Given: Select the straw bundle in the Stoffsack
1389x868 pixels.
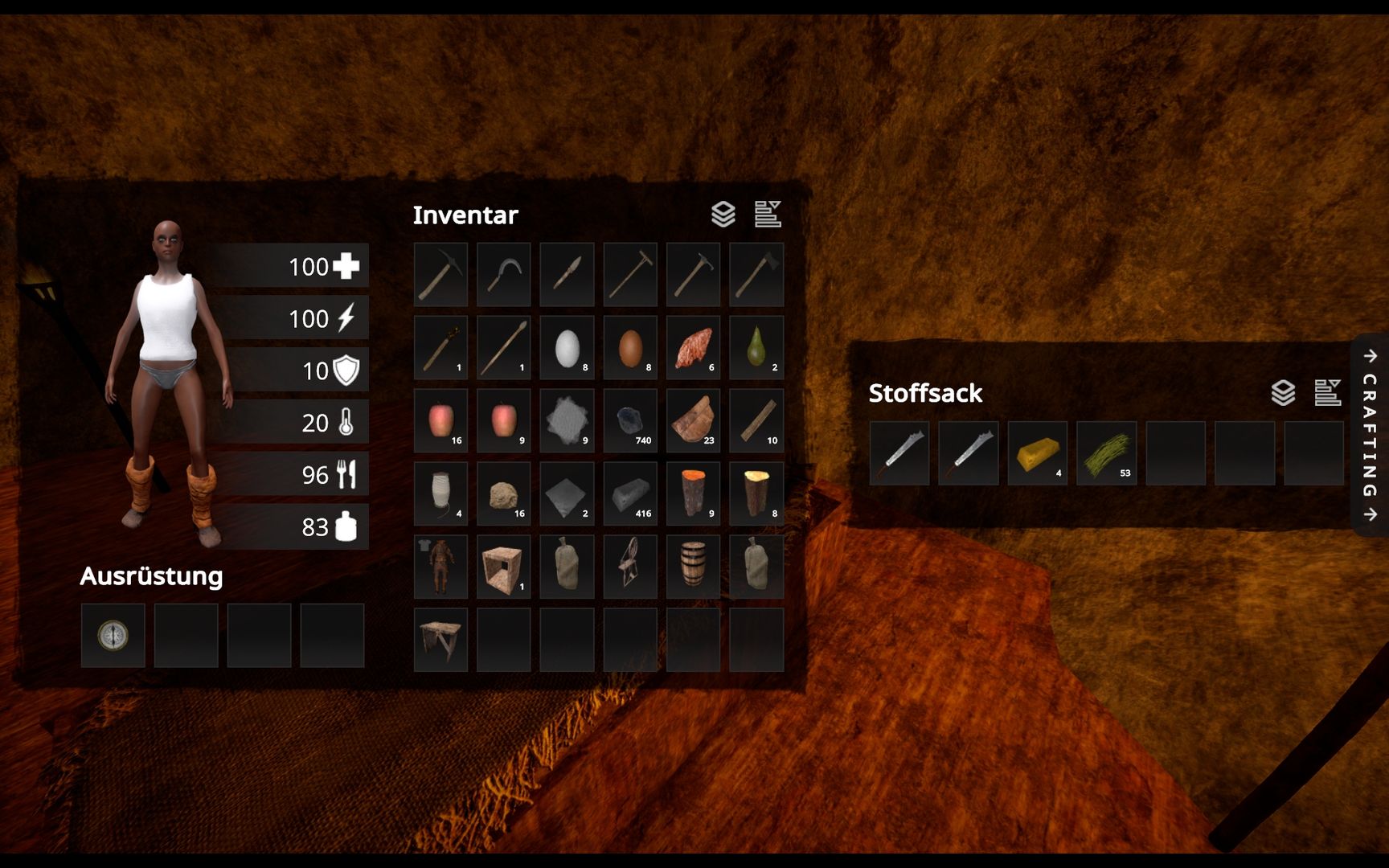Looking at the screenshot, I should coord(1106,453).
